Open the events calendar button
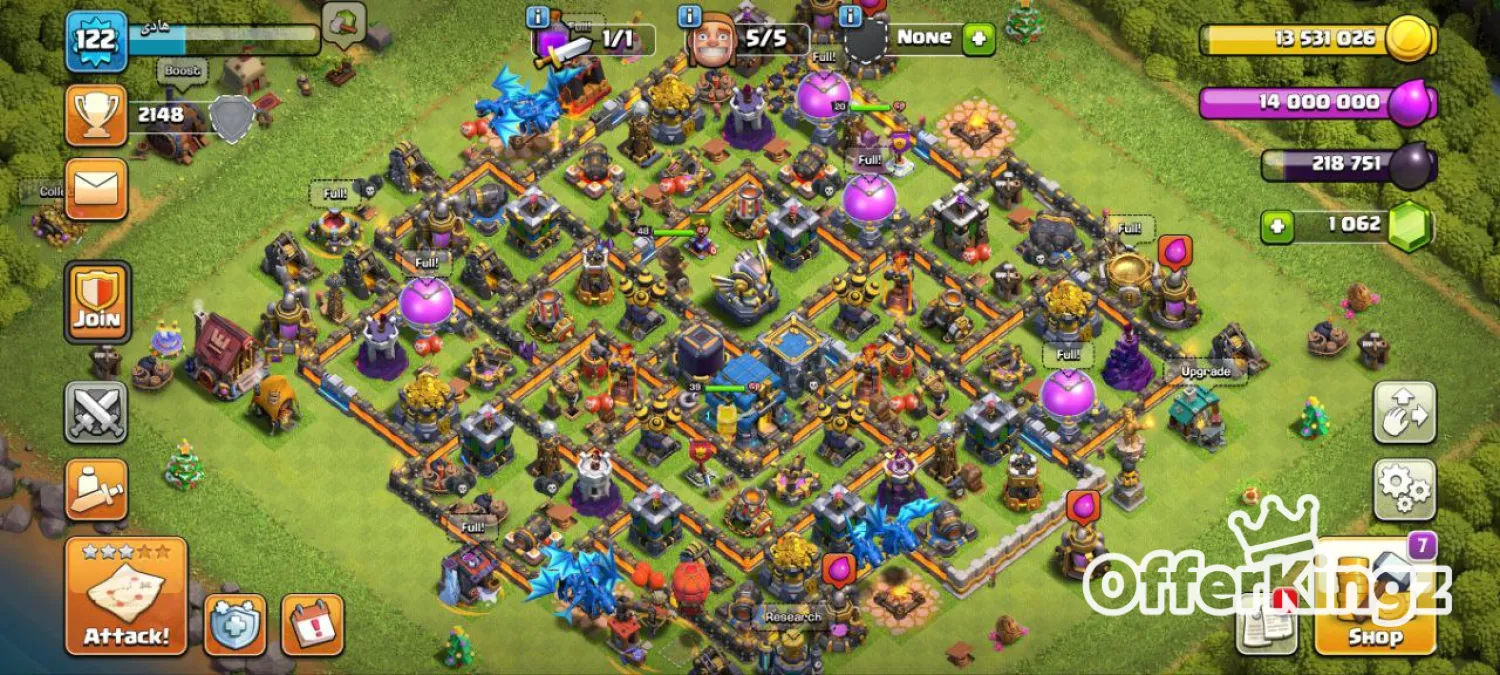 [312, 625]
